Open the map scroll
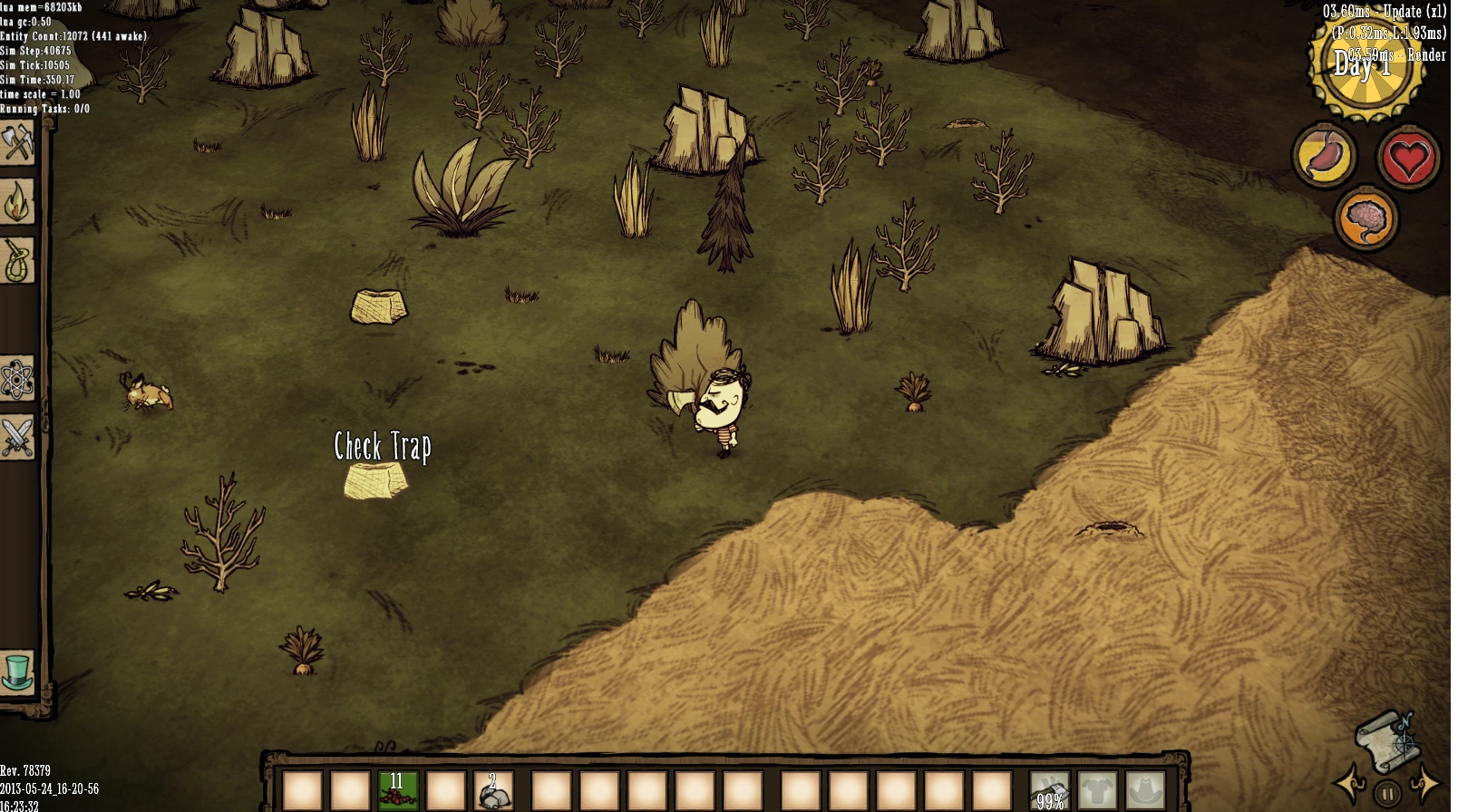 (x=1385, y=738)
